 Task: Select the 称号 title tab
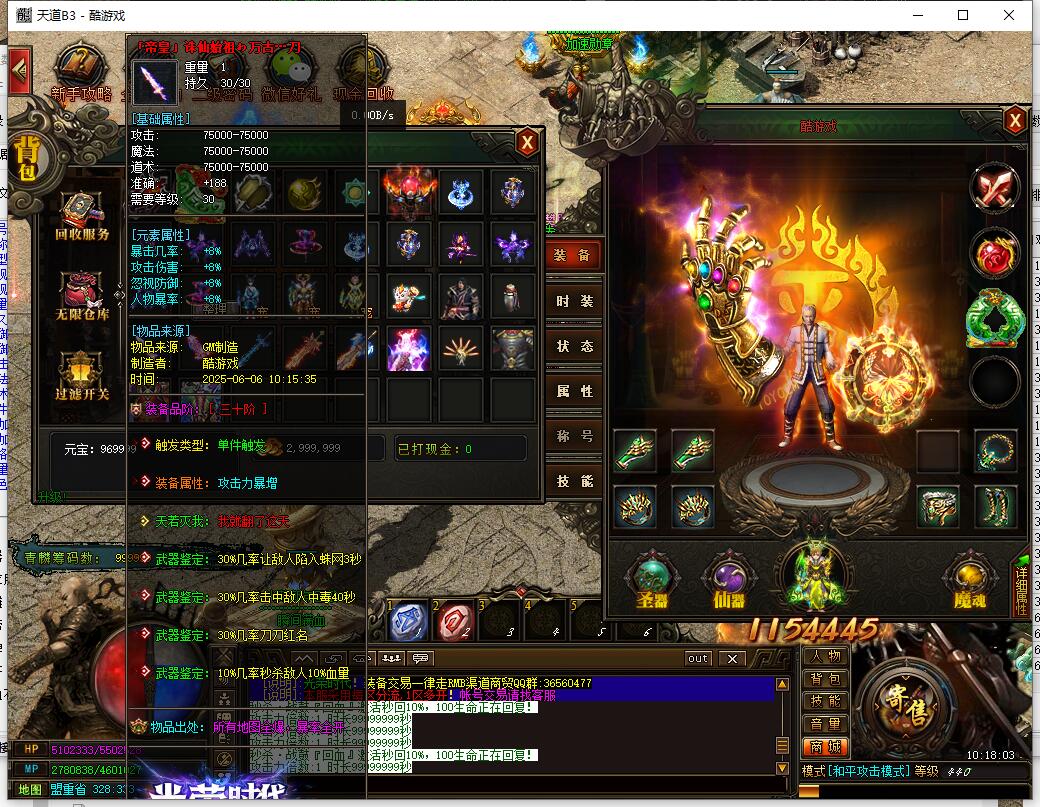[575, 436]
